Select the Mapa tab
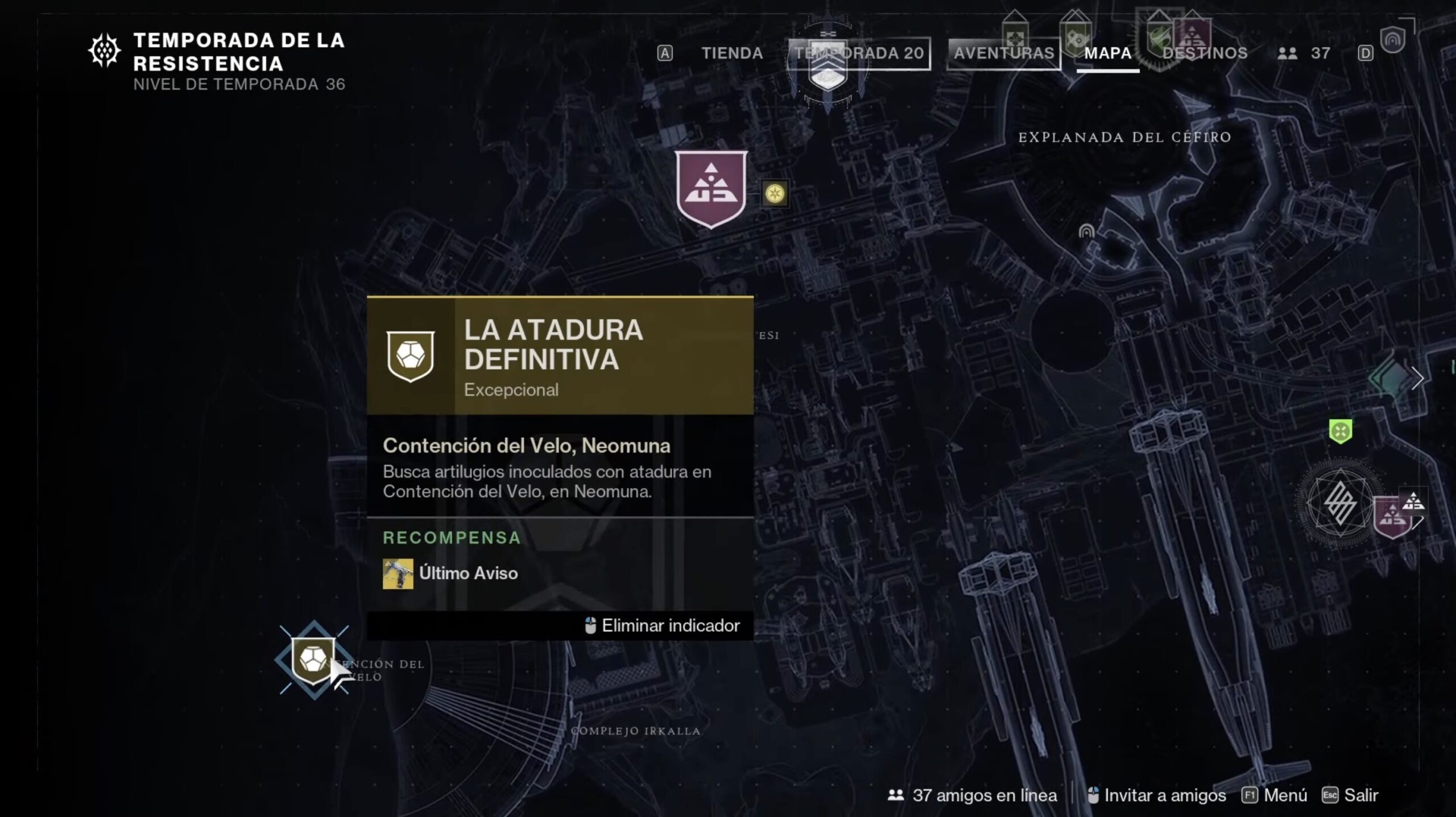The image size is (1456, 817). pos(1107,53)
